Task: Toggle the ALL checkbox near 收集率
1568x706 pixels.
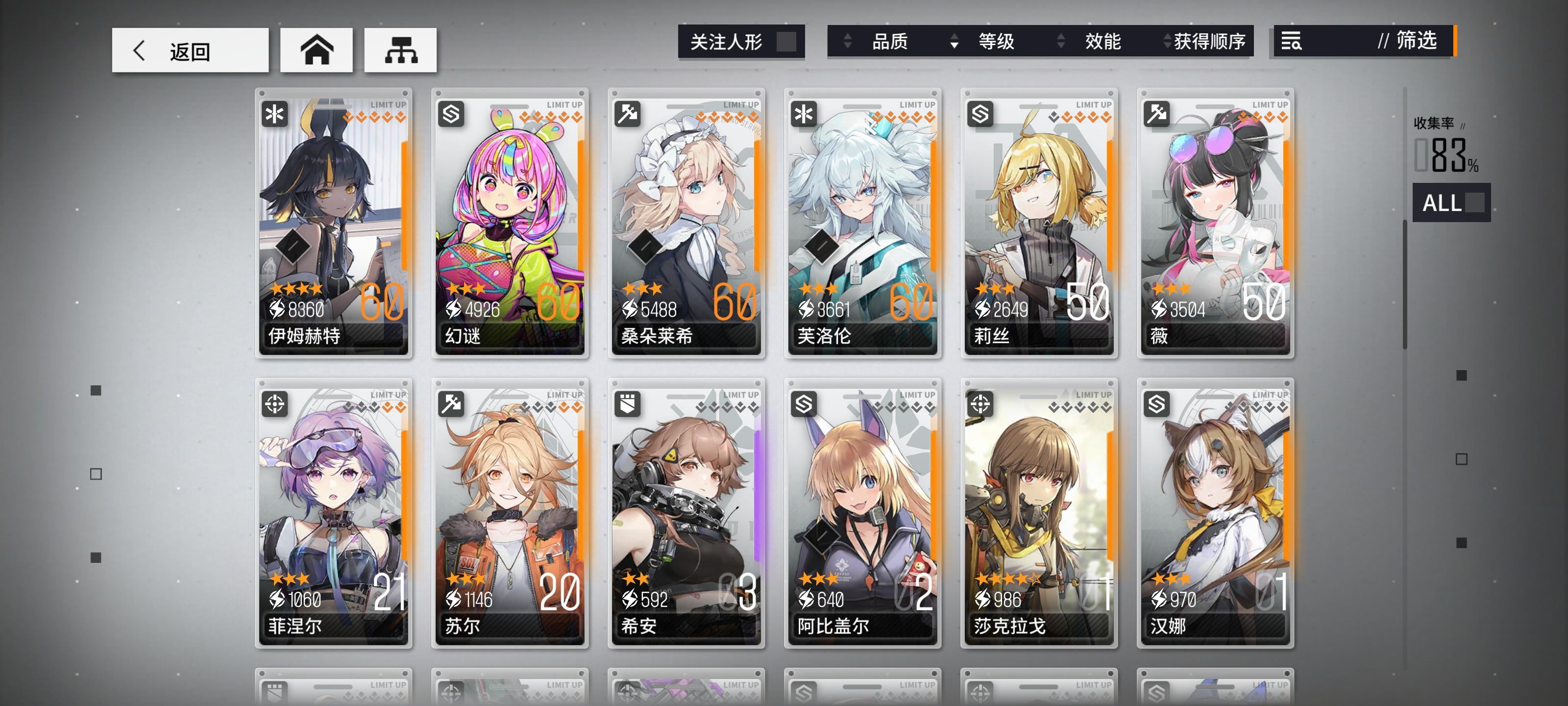Action: click(1474, 203)
